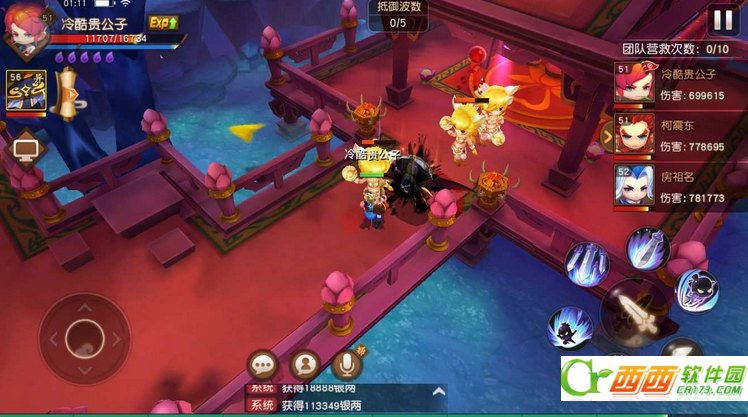748x417 pixels.
Task: Activate the microphone voice chat button
Action: click(x=346, y=364)
